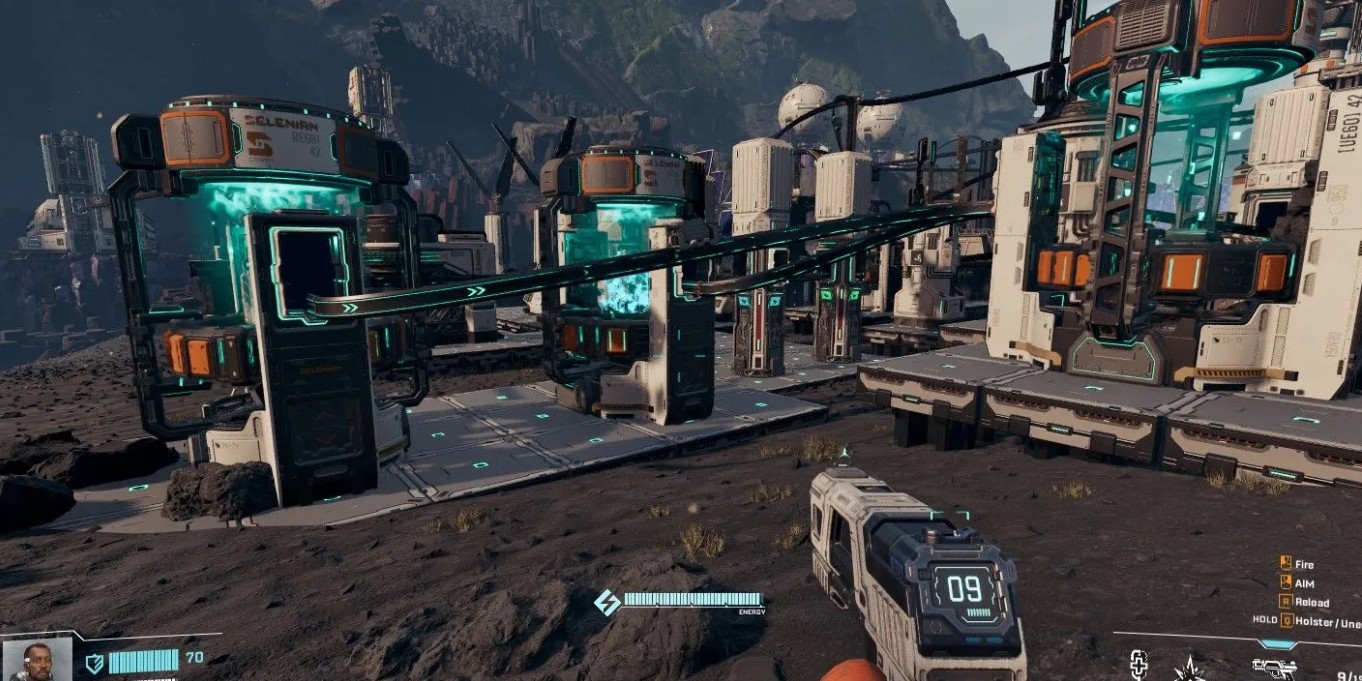Select the explosive burst grenade icon
Image resolution: width=1362 pixels, height=681 pixels.
(x=1192, y=668)
